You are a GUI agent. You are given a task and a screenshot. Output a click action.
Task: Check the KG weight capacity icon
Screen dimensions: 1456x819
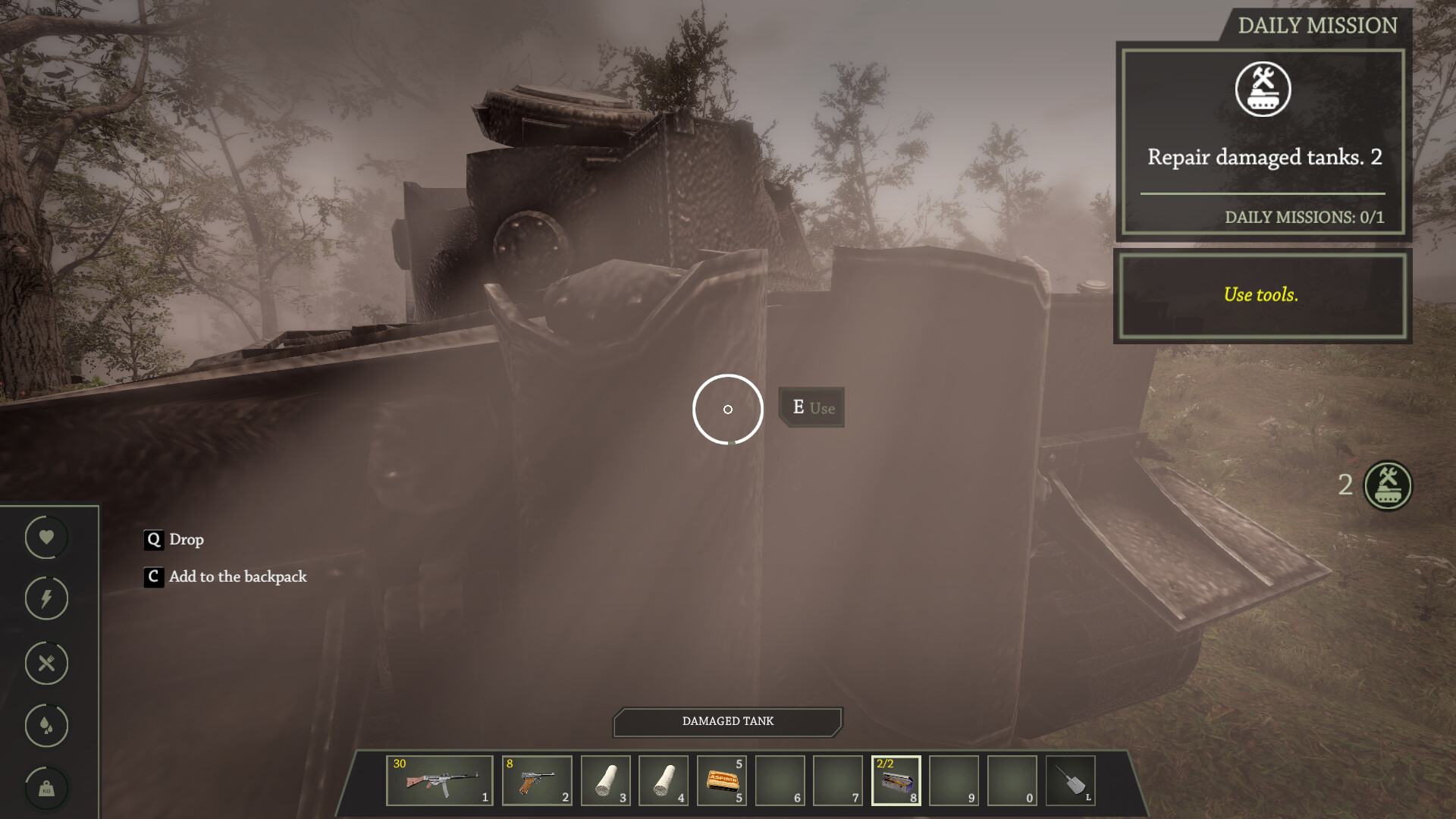tap(45, 789)
